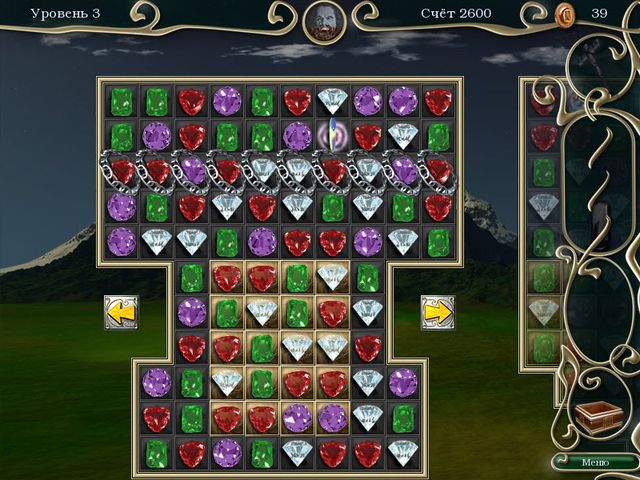
Task: Click the yellow left arrow button
Action: (x=121, y=311)
